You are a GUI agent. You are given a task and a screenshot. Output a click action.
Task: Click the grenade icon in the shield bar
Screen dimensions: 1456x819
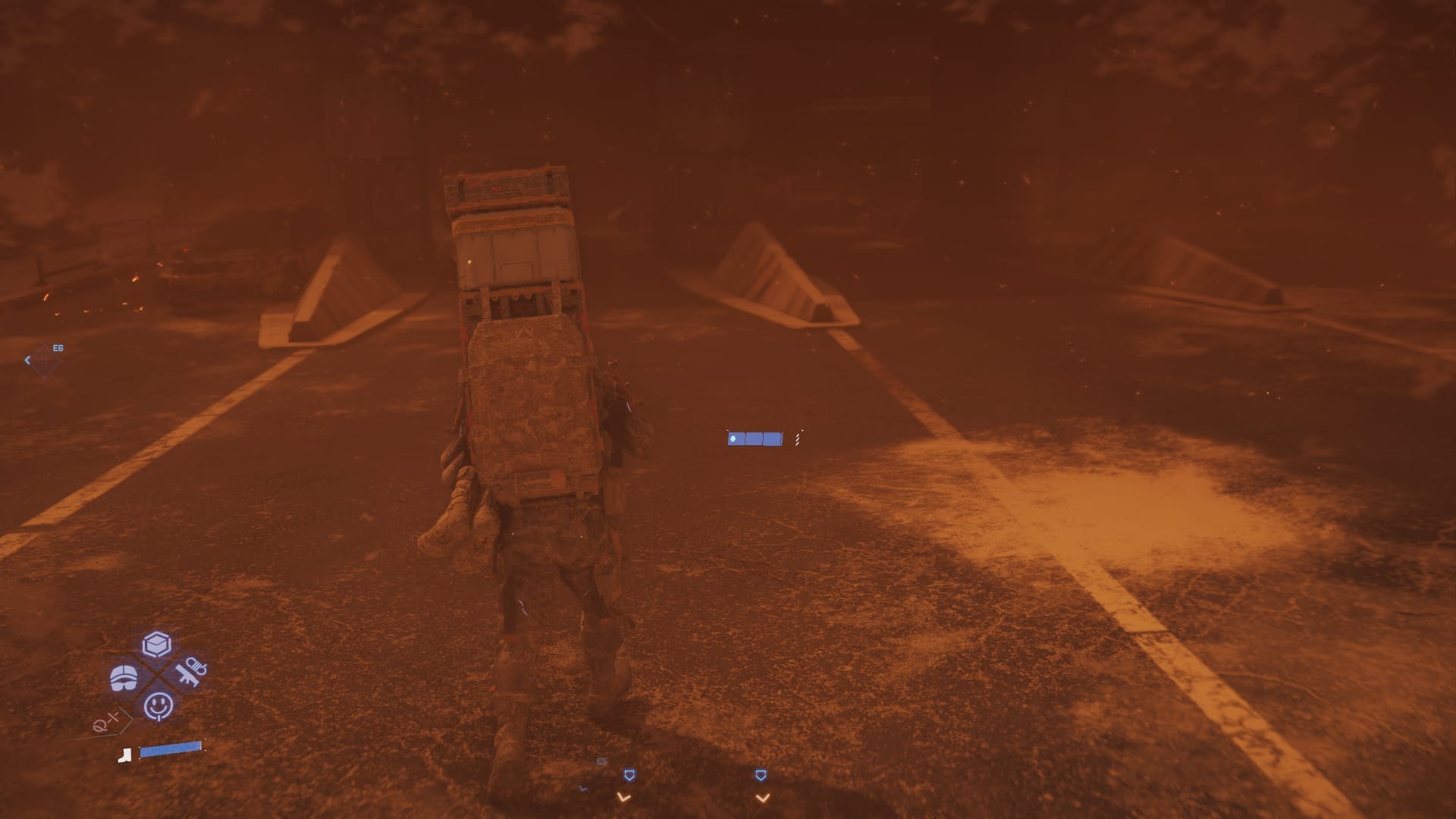(733, 439)
